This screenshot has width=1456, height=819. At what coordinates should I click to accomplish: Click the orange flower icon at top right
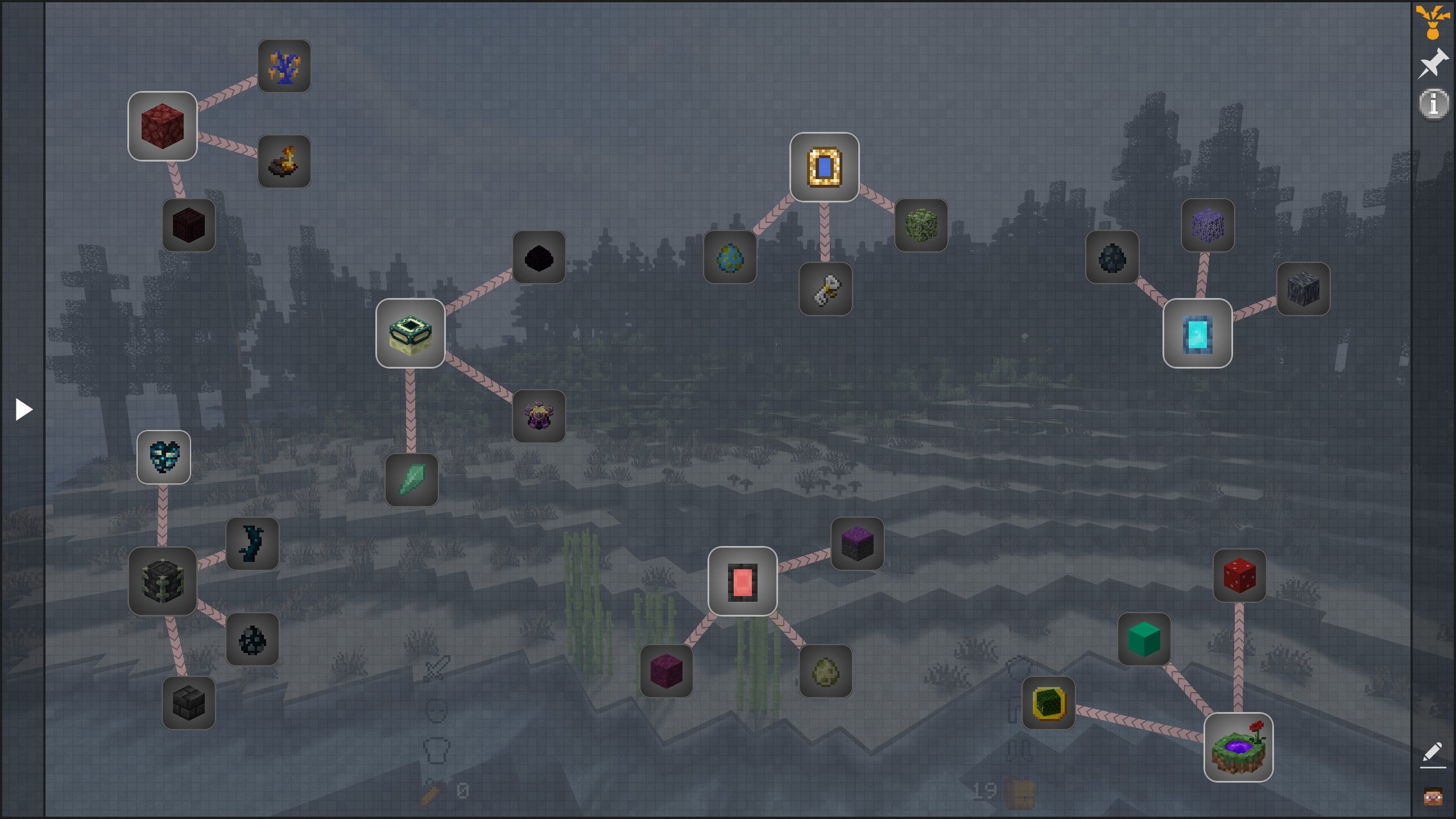(x=1433, y=22)
